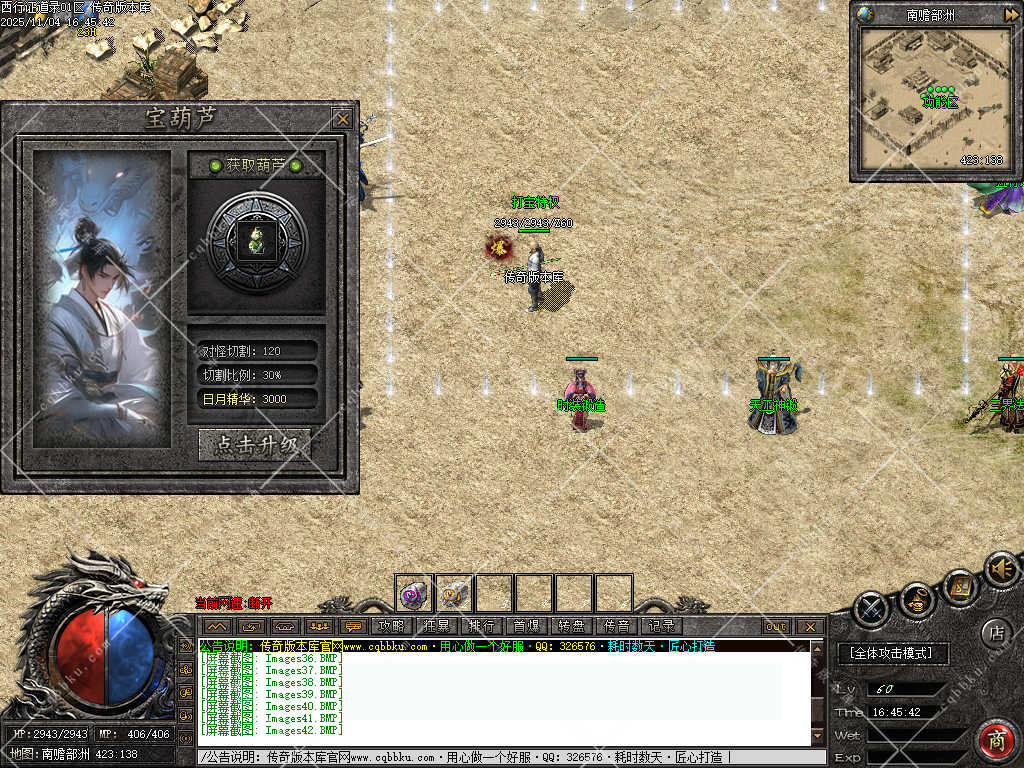Open the 店 shop button
Screen dimensions: 1024x768
pos(995,632)
